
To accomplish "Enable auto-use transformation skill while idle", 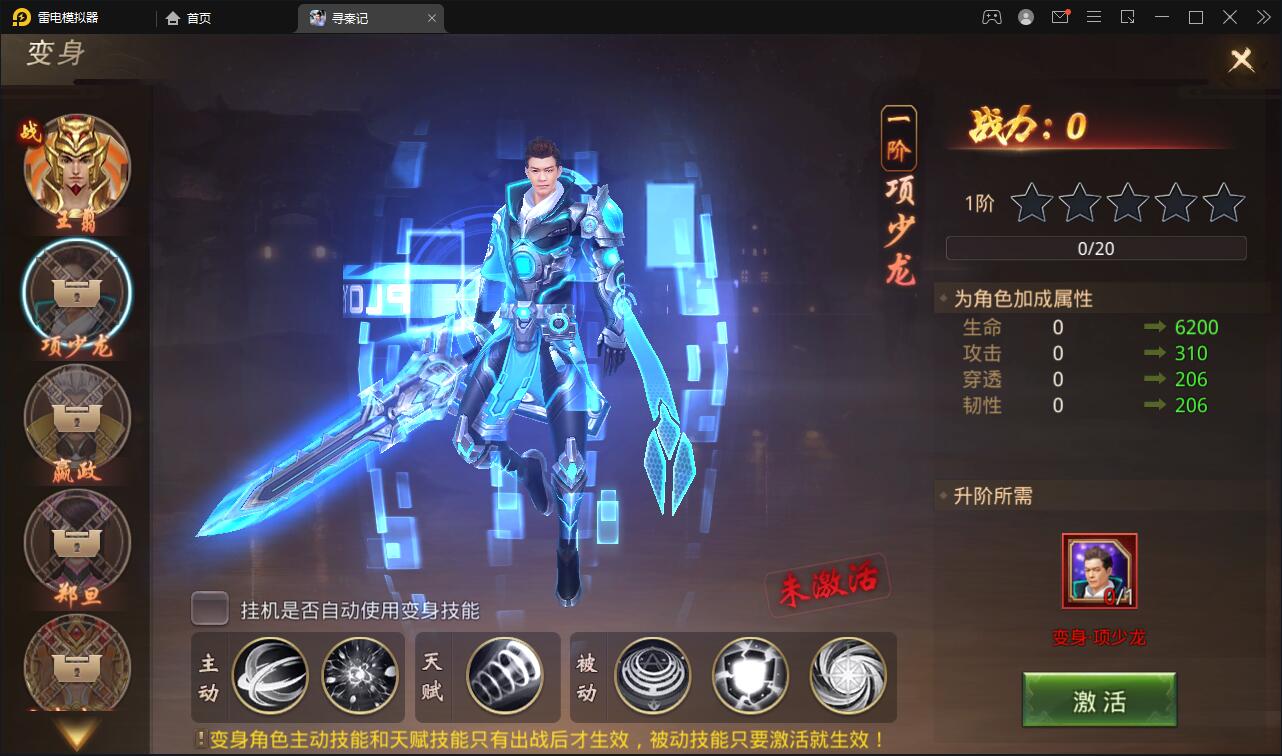I will (x=209, y=609).
